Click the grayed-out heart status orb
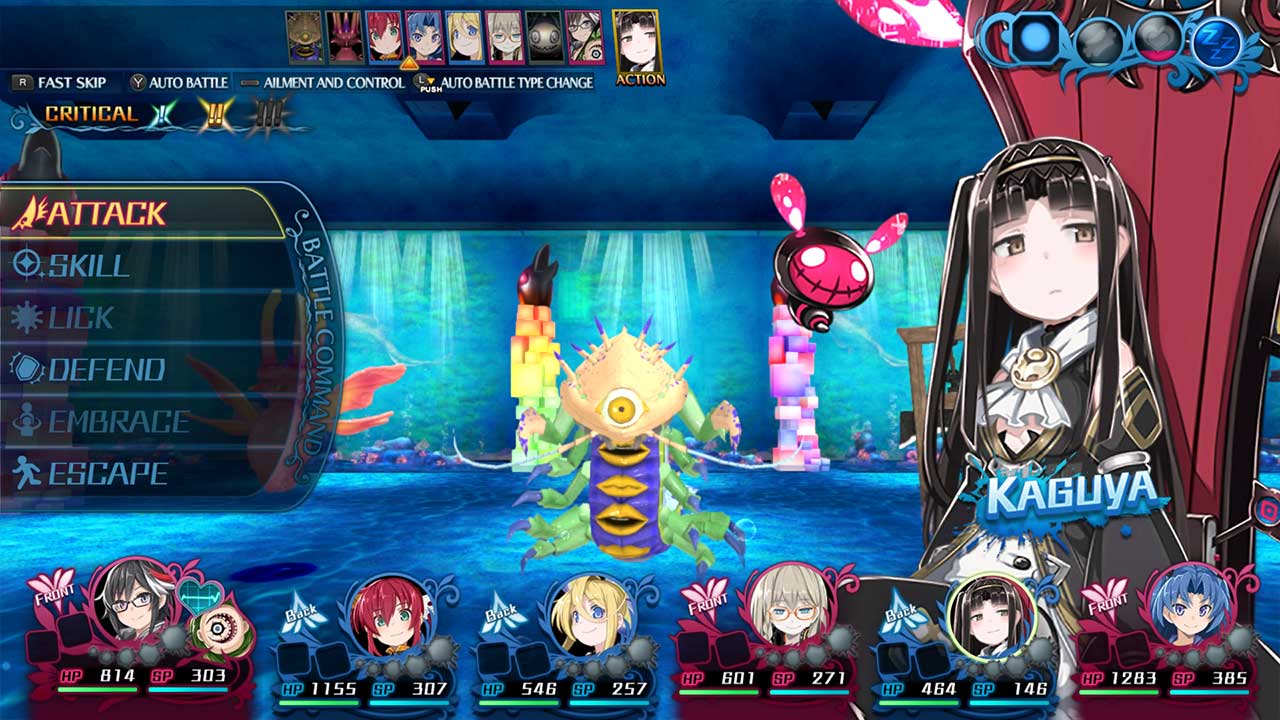 (1155, 38)
